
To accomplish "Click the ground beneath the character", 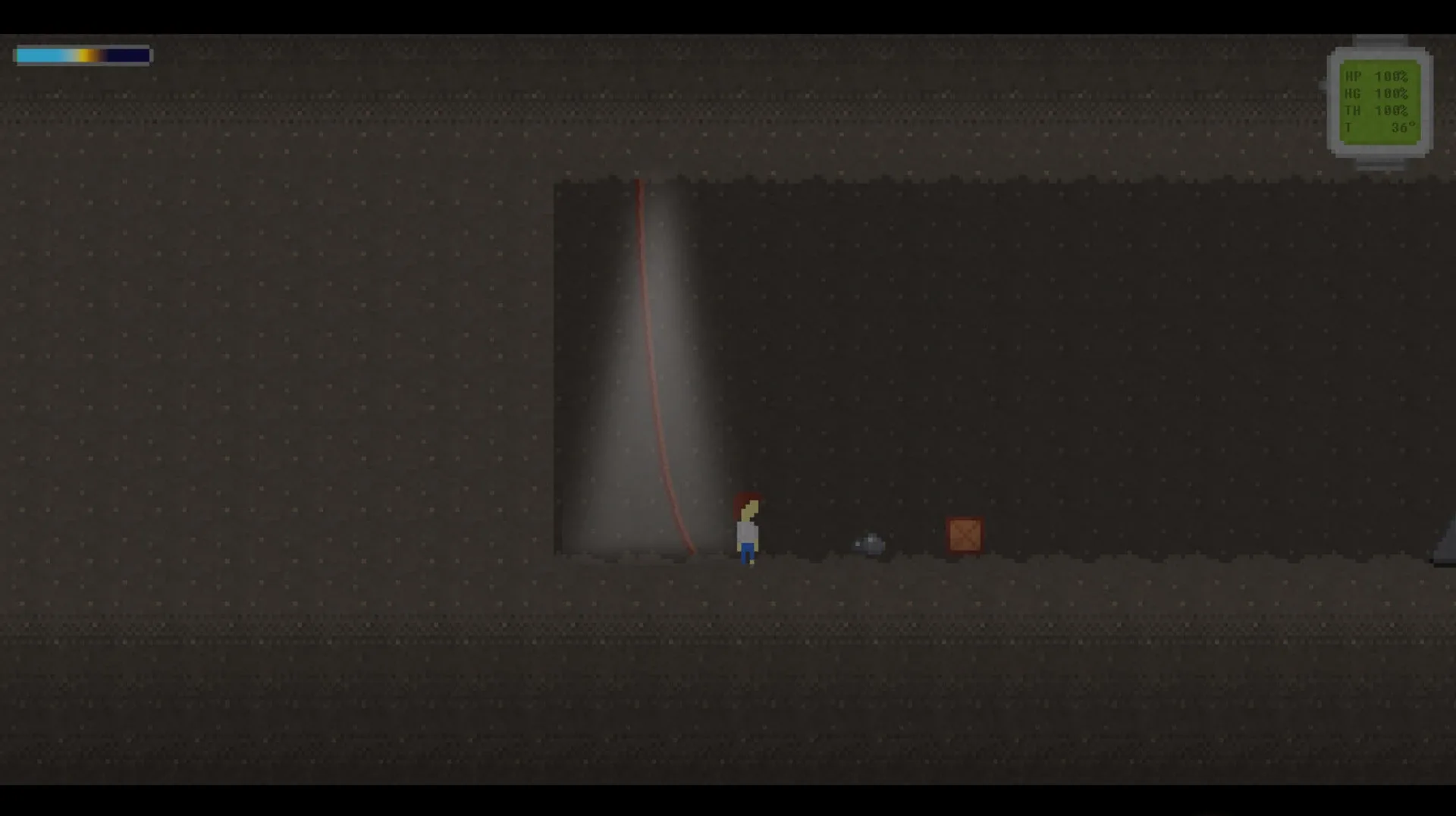I will (x=746, y=584).
